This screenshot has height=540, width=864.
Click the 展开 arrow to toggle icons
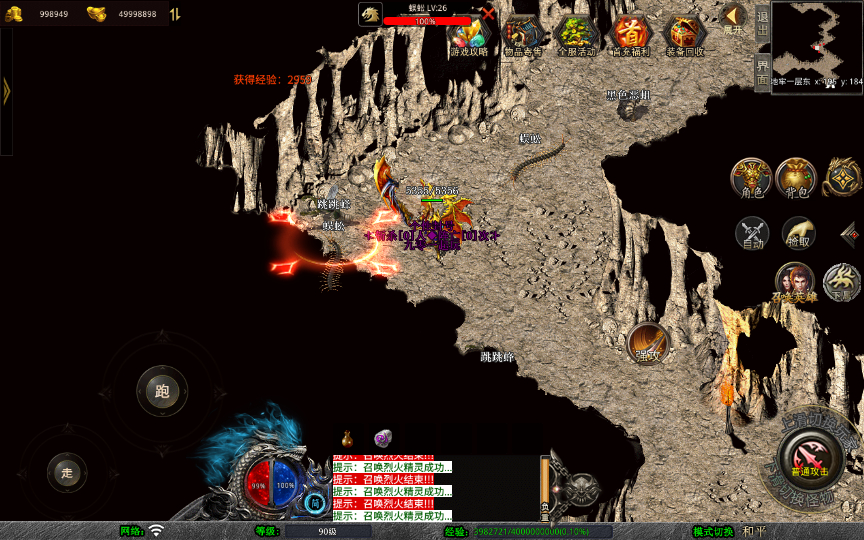734,18
